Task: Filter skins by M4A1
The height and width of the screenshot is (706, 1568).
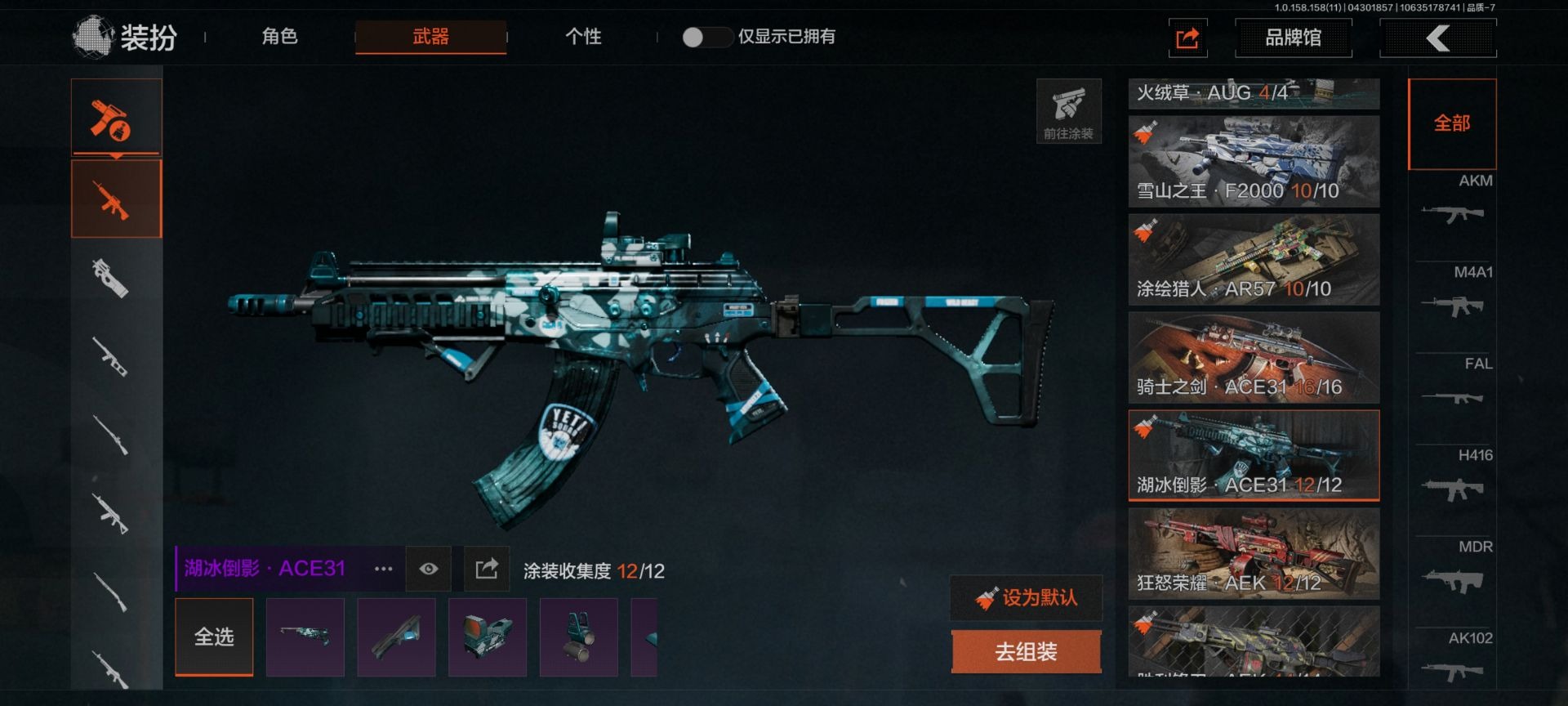Action: [x=1454, y=296]
